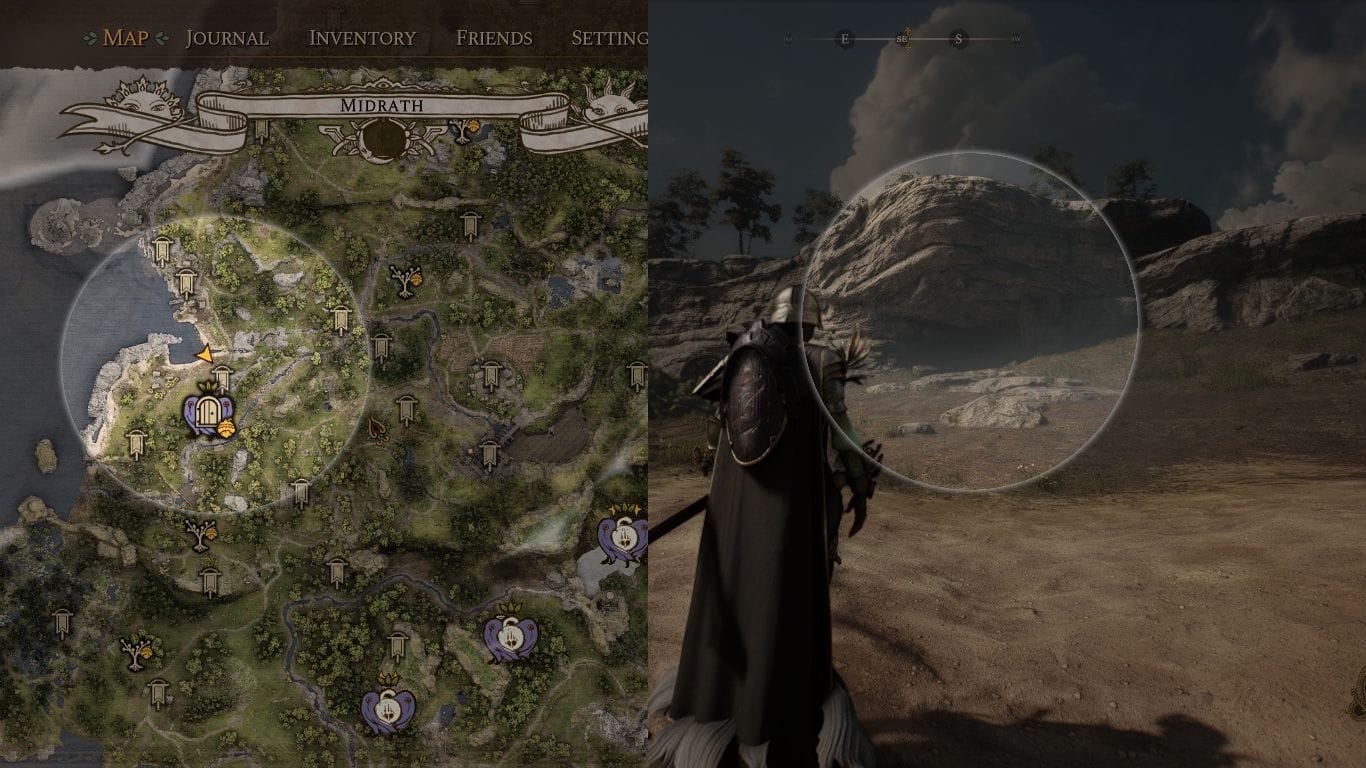Select the highlighted Map tab

pyautogui.click(x=126, y=37)
